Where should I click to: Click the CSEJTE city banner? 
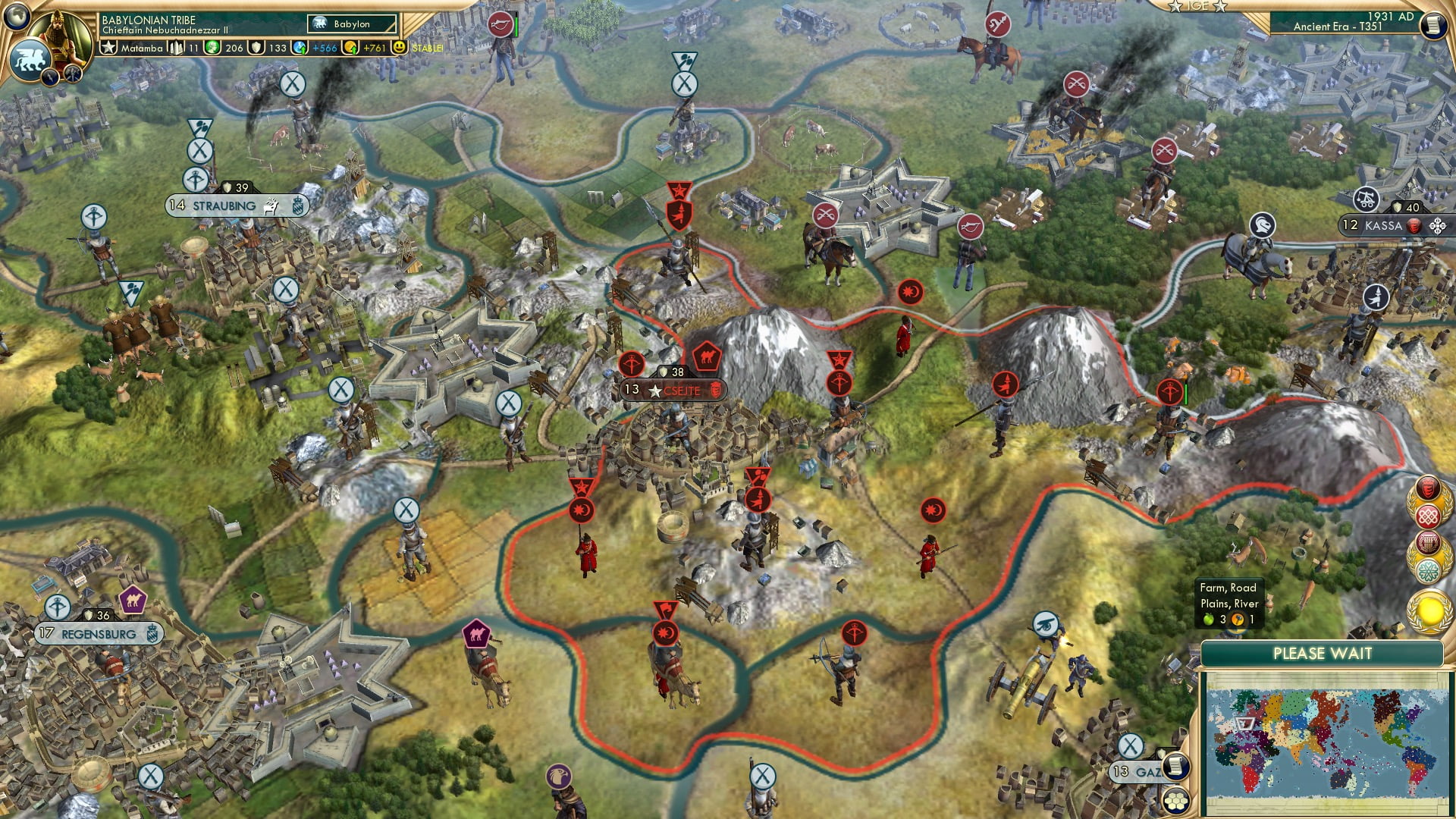click(x=675, y=391)
